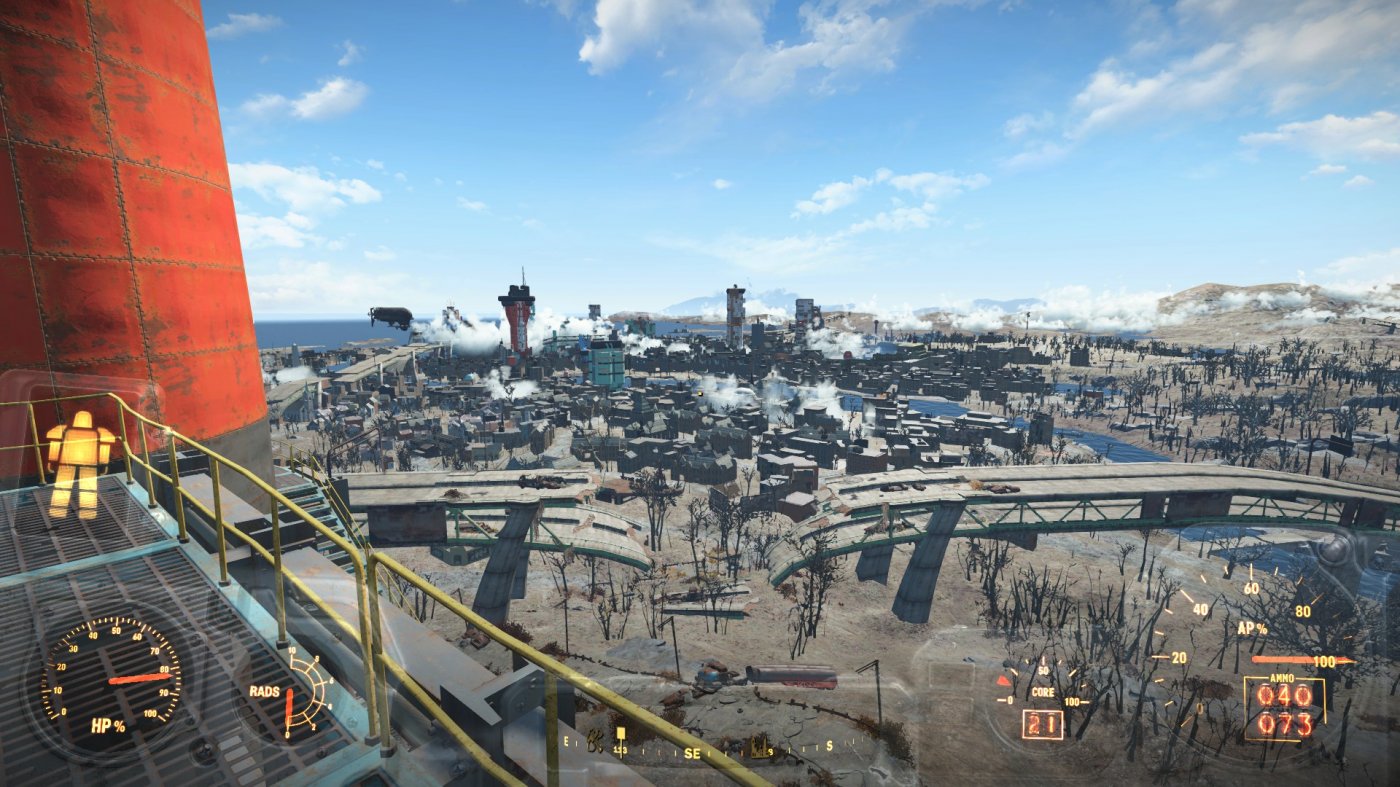Select the AP% label on the HUD
1400x787 pixels.
[1251, 628]
